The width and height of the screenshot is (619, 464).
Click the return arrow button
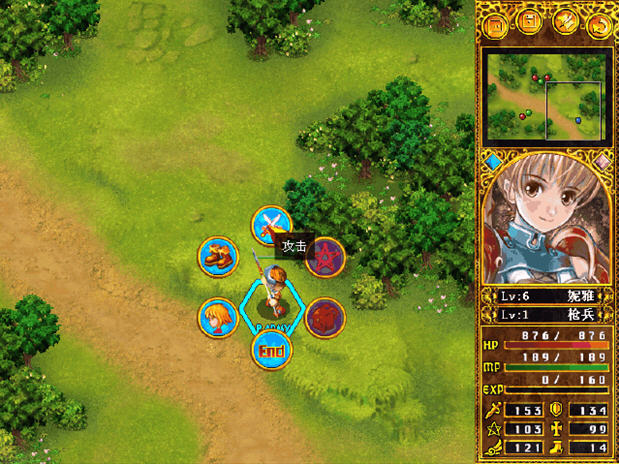[x=599, y=24]
